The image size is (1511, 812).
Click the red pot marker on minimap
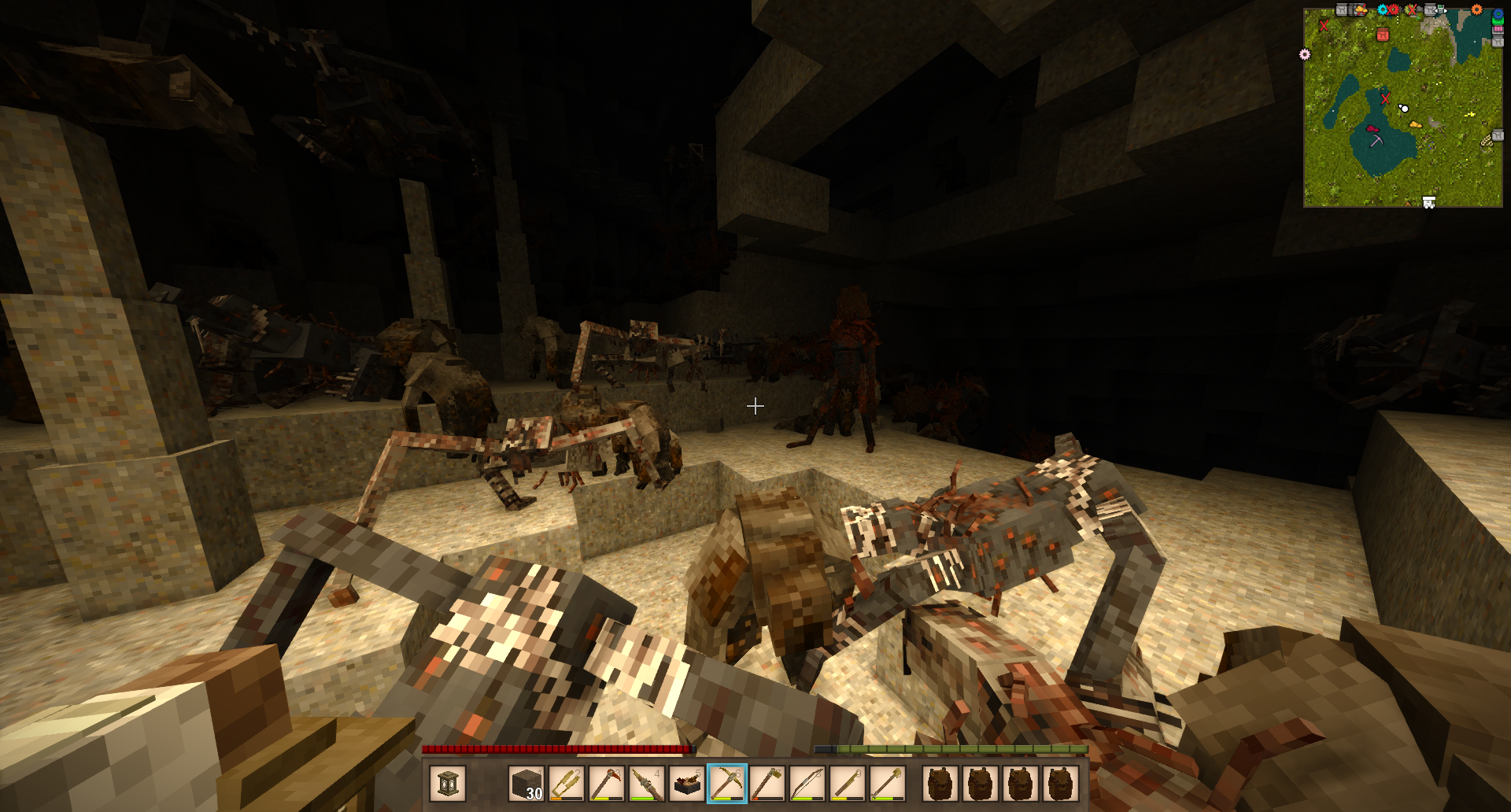click(x=1383, y=35)
